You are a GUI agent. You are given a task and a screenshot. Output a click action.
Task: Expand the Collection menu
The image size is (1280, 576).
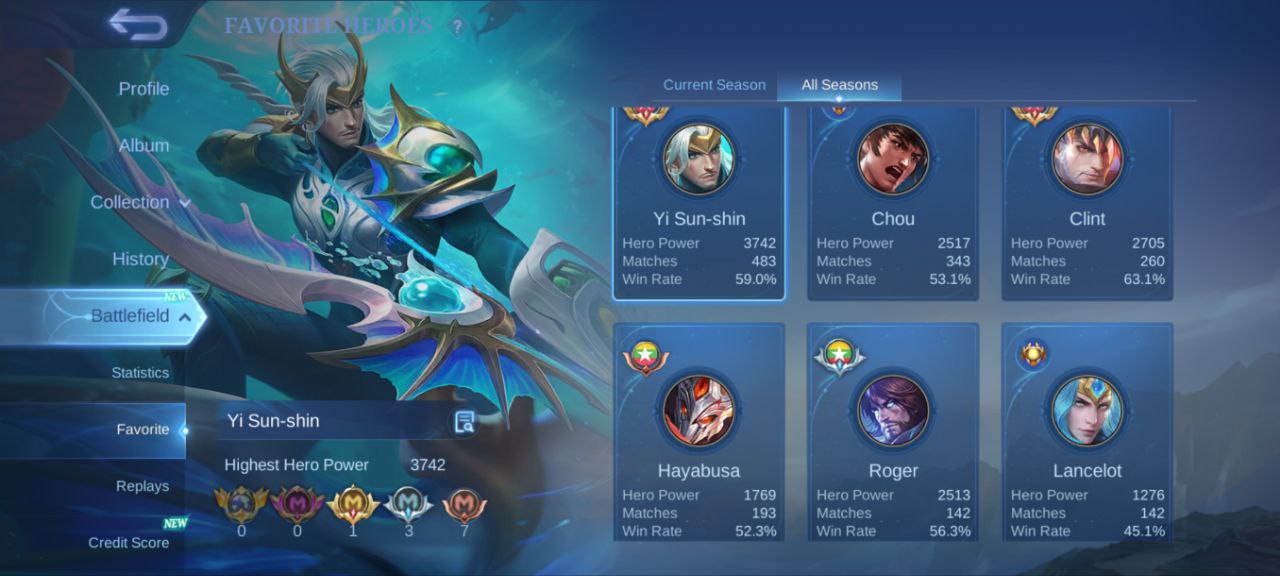(x=139, y=202)
